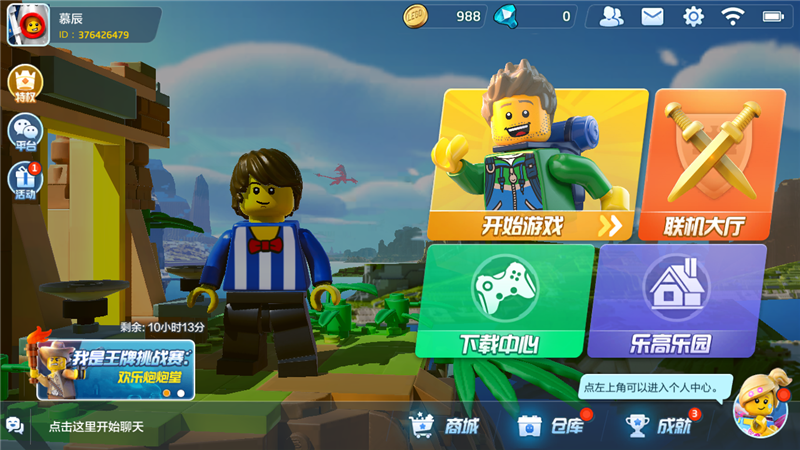Open the friends list icon
Image resolution: width=800 pixels, height=450 pixels.
612,16
